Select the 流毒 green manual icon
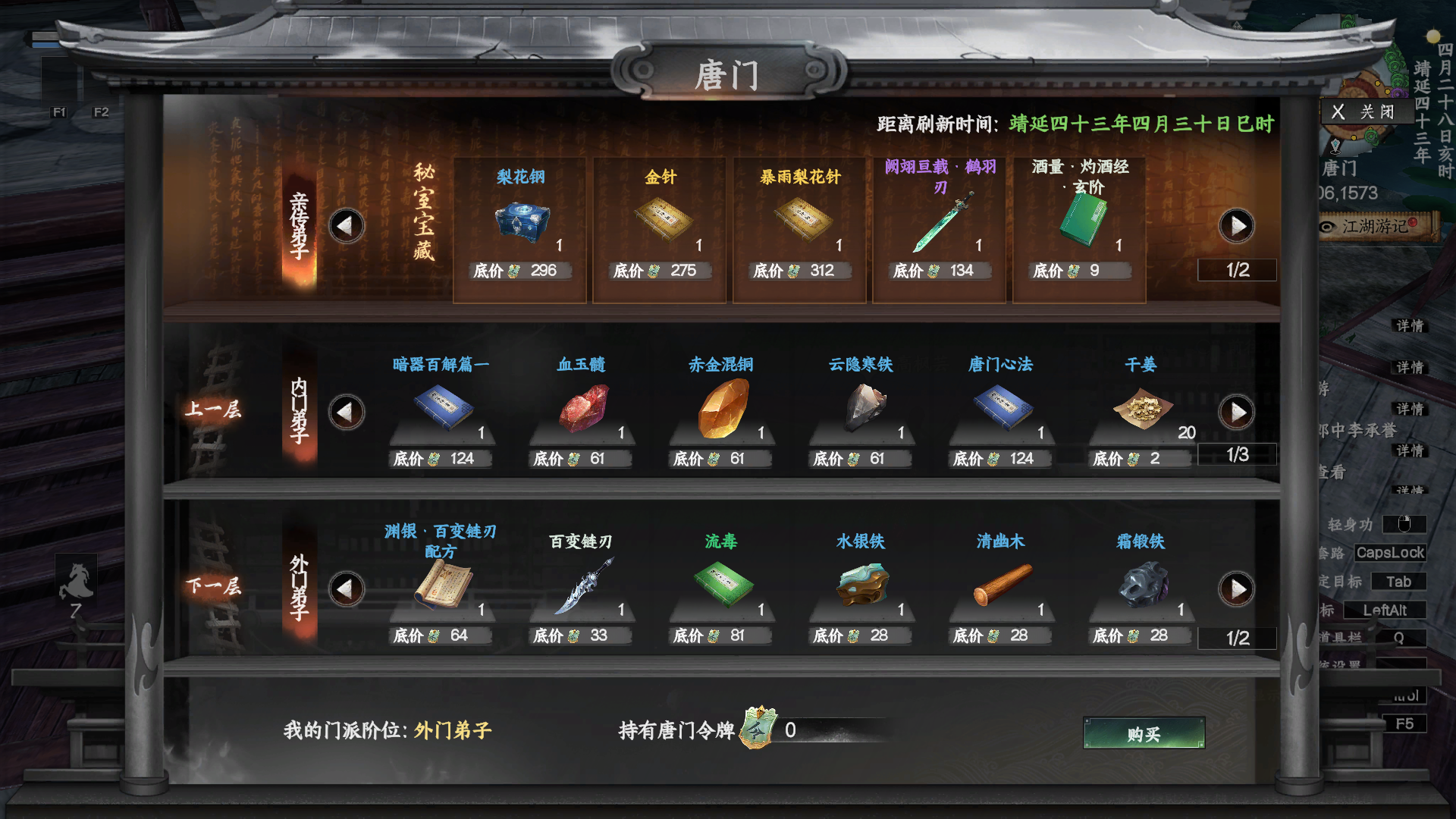 (723, 585)
